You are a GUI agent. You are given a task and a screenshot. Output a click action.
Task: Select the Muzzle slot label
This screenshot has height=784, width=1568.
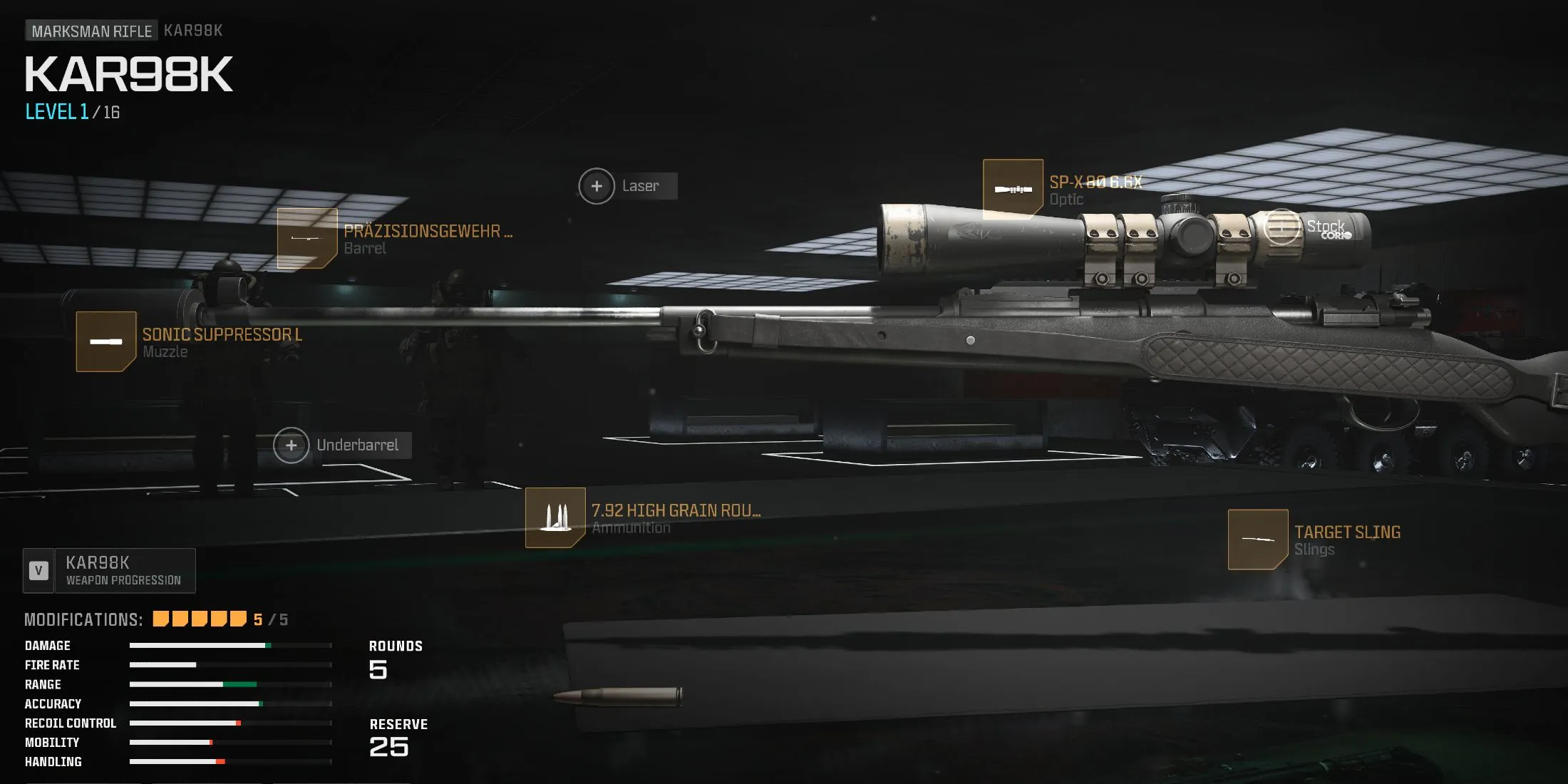tap(165, 351)
